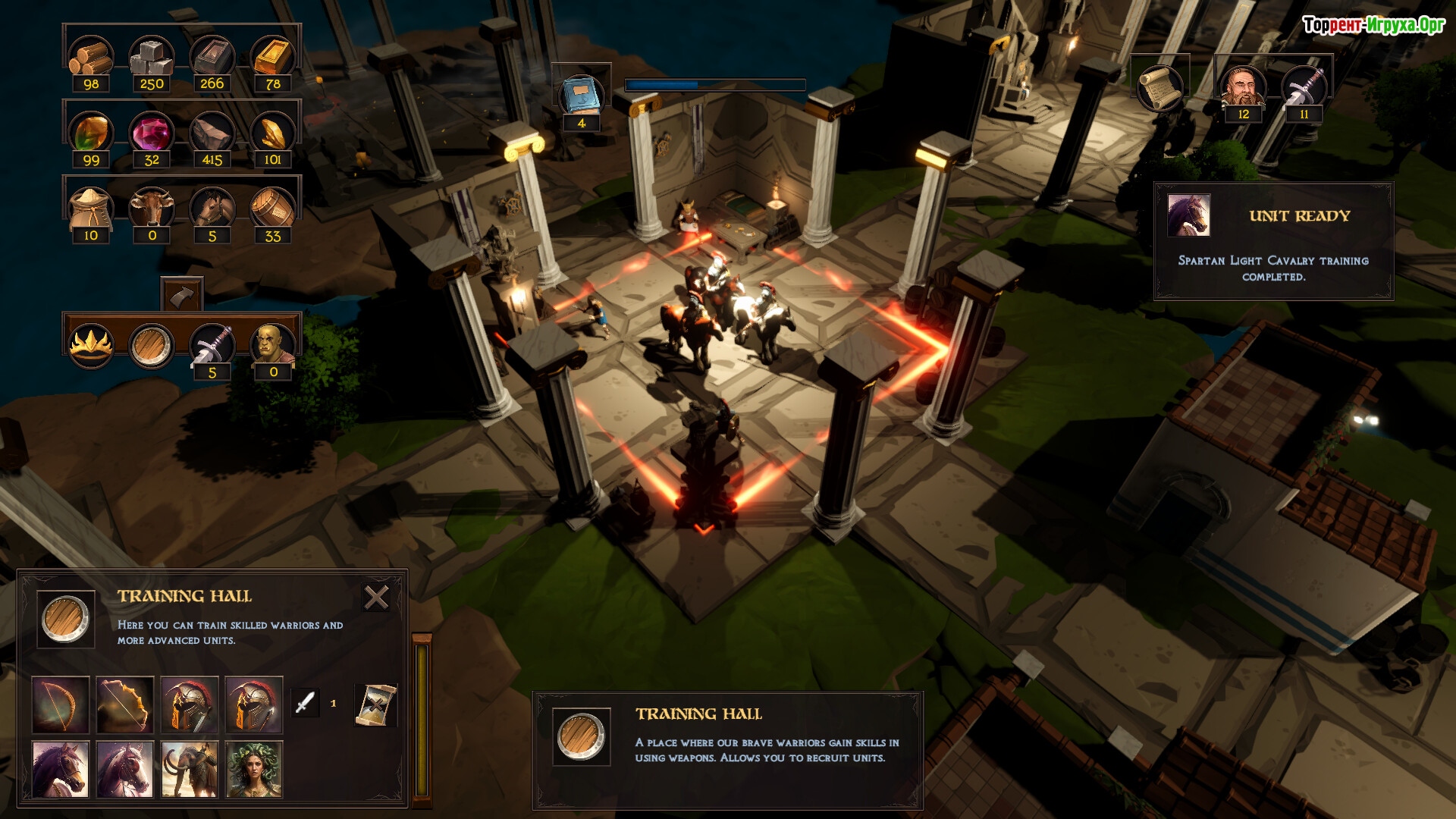Click the Unit Ready notification
The width and height of the screenshot is (1456, 819).
tap(1274, 241)
